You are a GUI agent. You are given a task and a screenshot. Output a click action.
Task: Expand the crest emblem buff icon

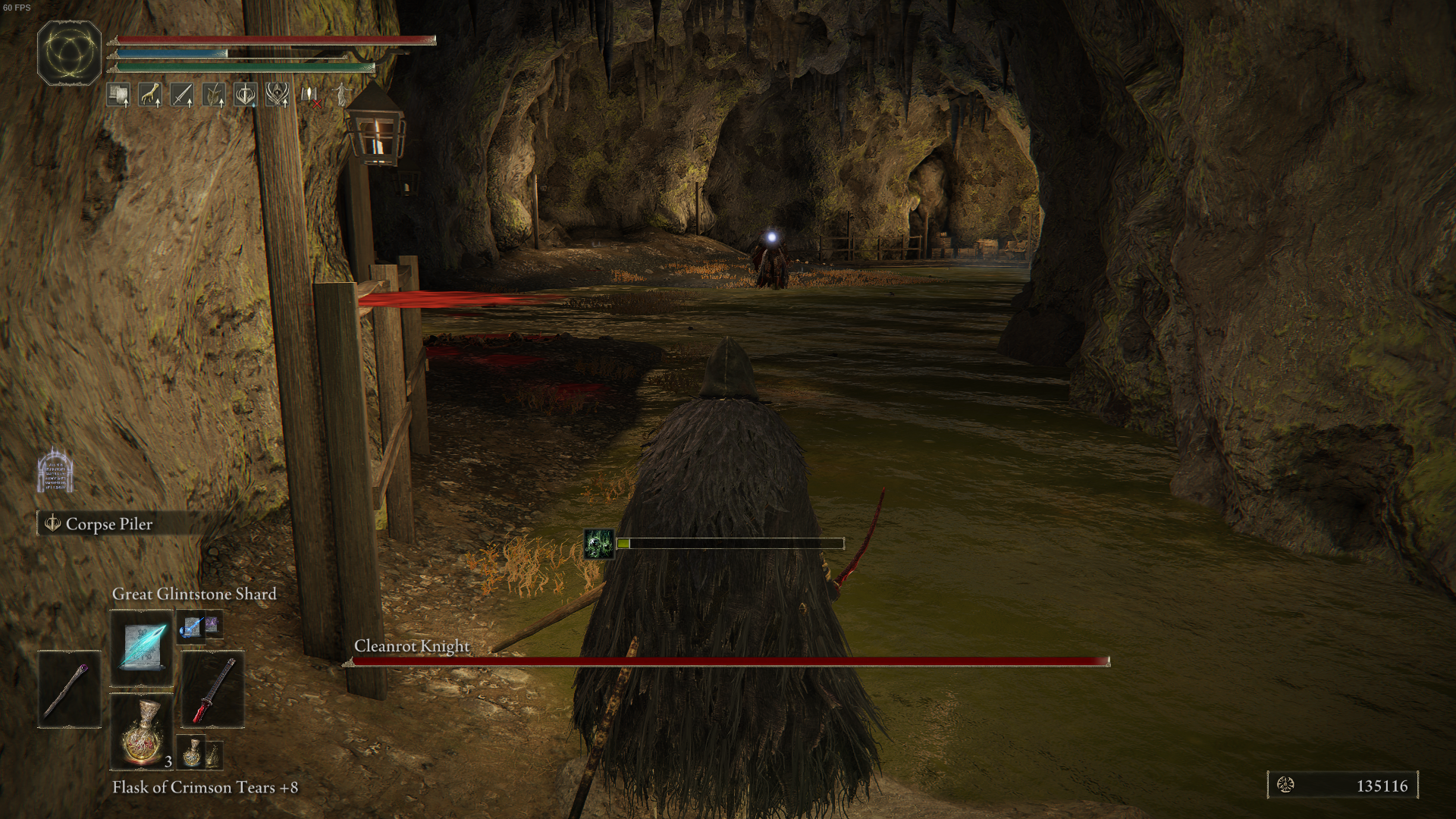pyautogui.click(x=277, y=94)
